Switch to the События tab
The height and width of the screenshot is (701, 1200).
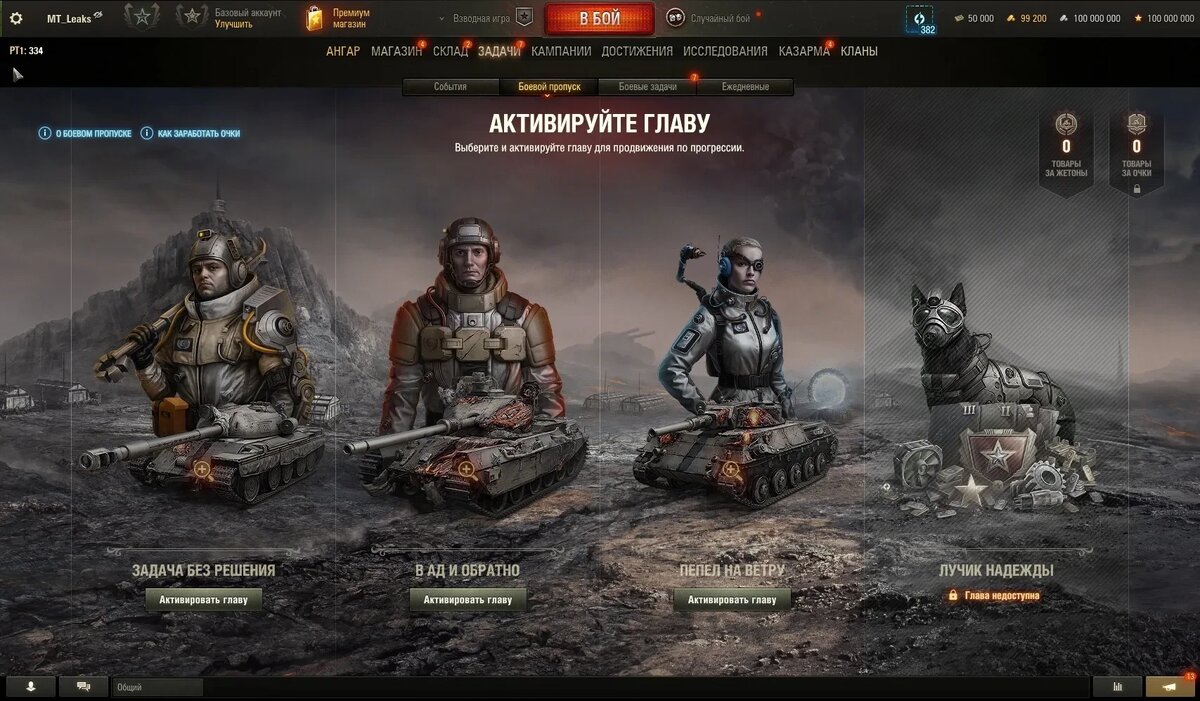pyautogui.click(x=450, y=87)
